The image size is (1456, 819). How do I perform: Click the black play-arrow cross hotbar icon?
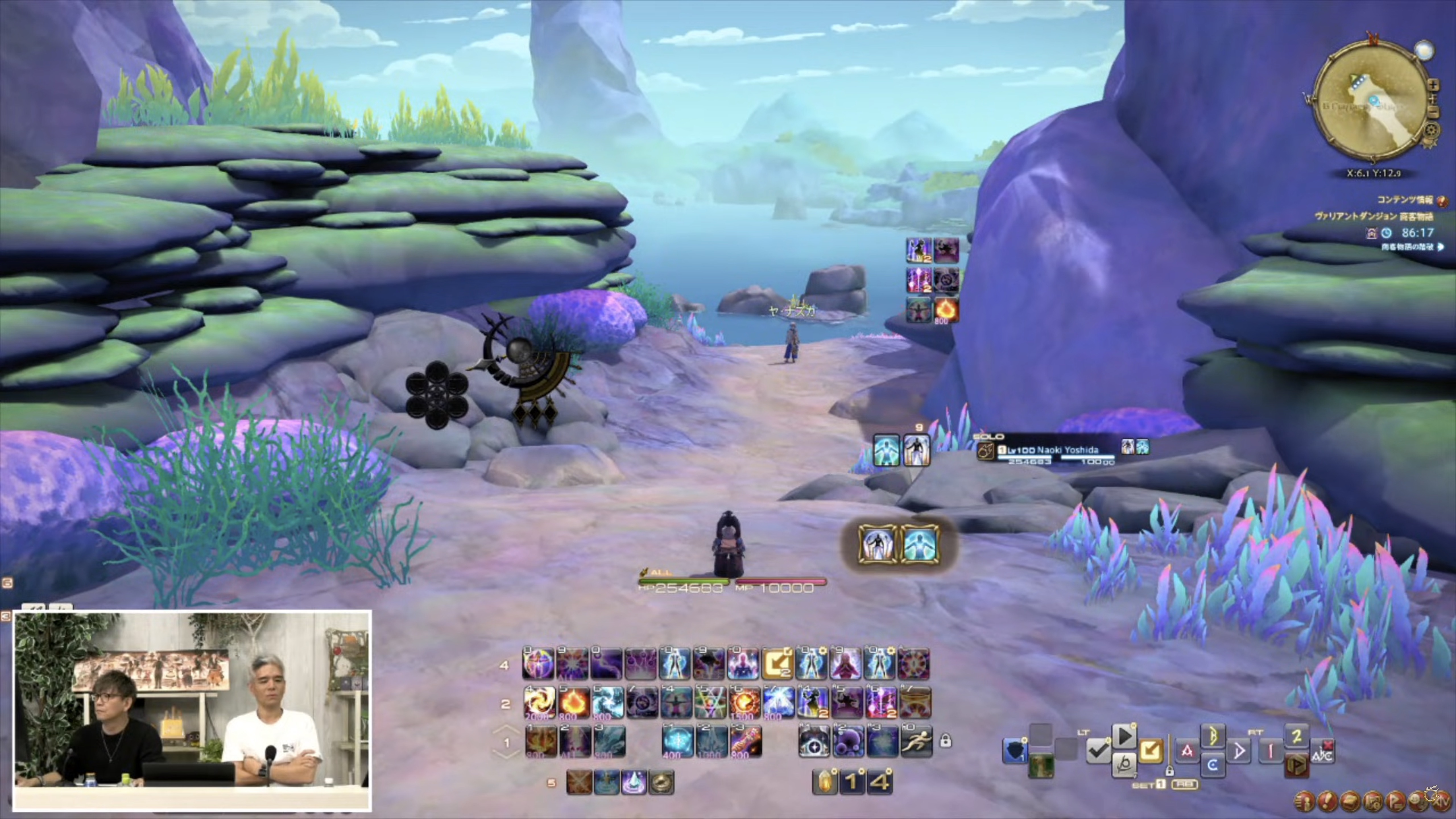pos(1124,736)
